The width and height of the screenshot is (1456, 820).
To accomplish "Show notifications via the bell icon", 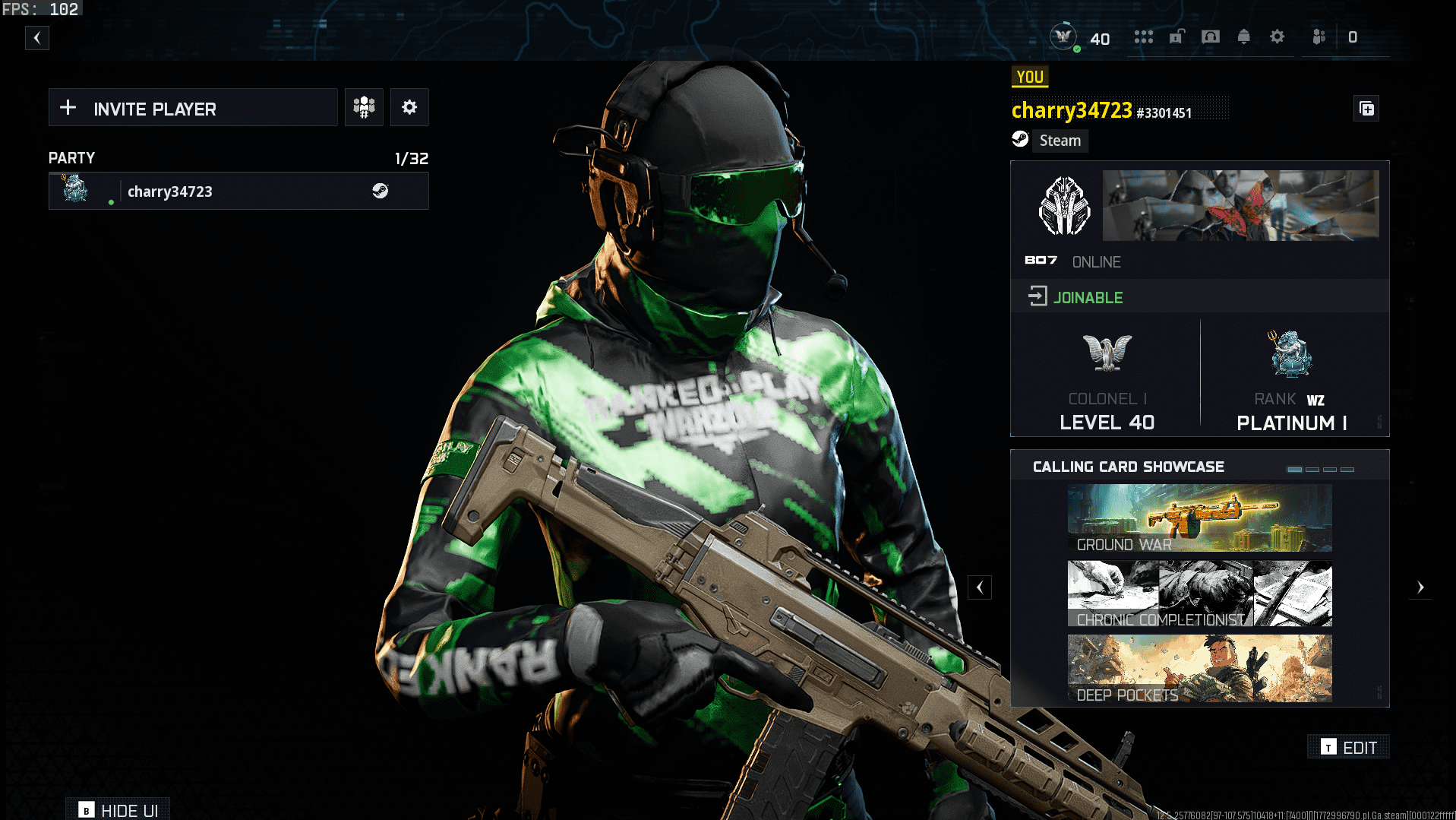I will [1244, 37].
